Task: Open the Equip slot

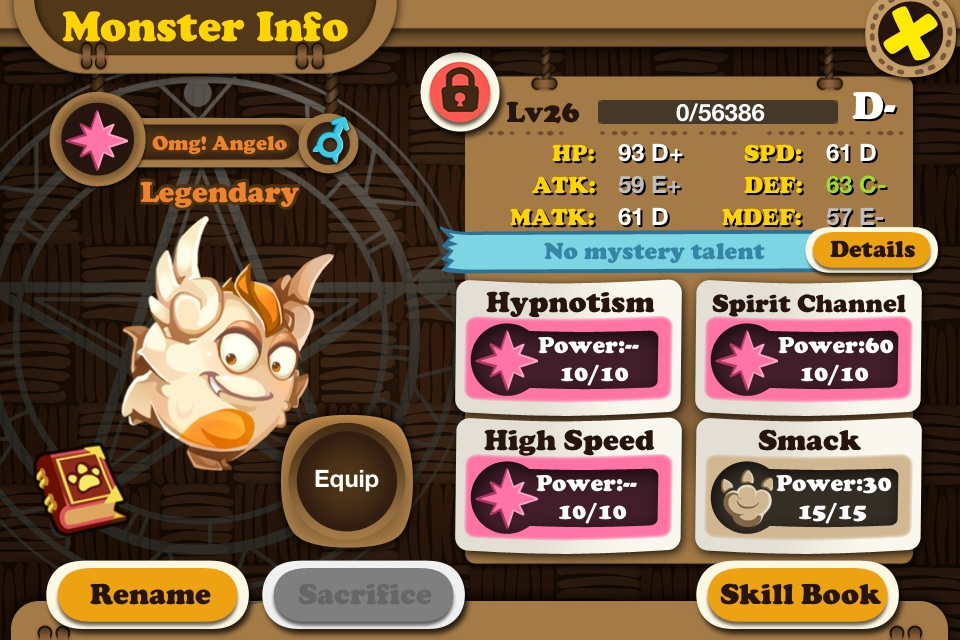Action: pos(347,479)
